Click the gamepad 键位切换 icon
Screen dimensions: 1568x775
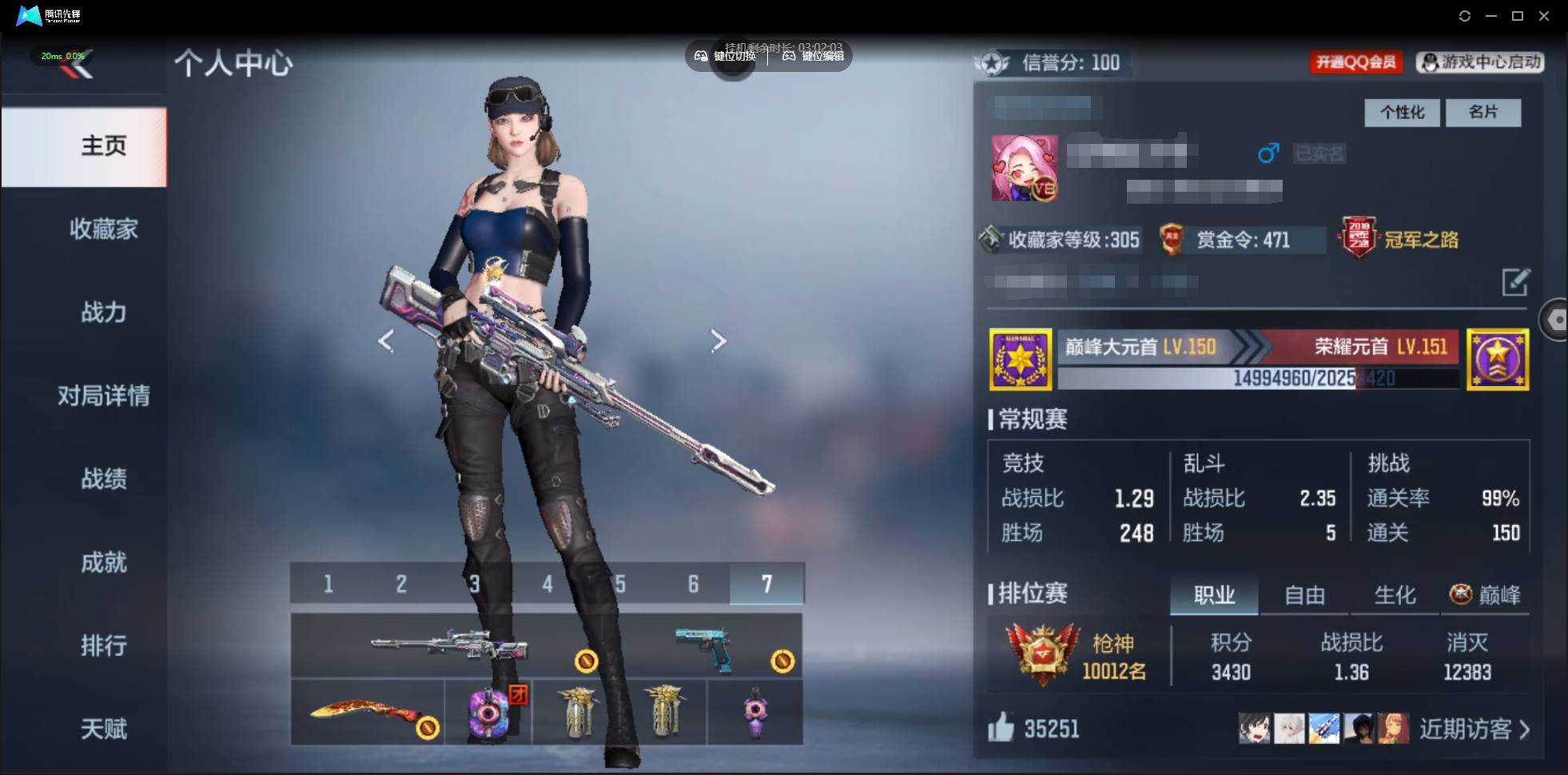699,57
